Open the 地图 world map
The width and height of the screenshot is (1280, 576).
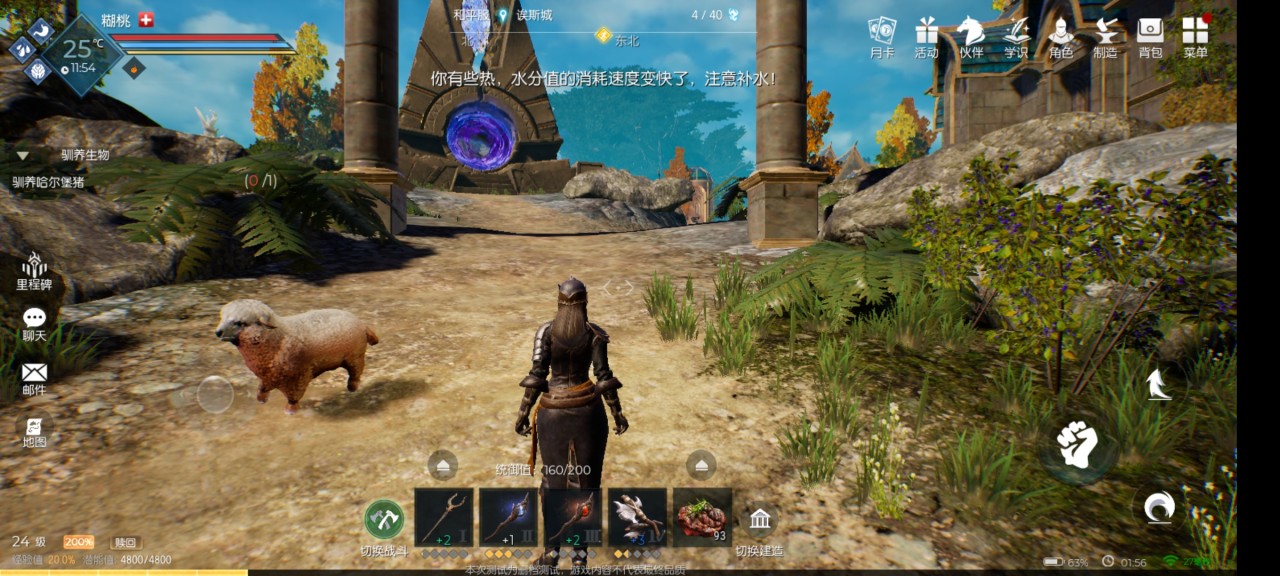[x=34, y=430]
